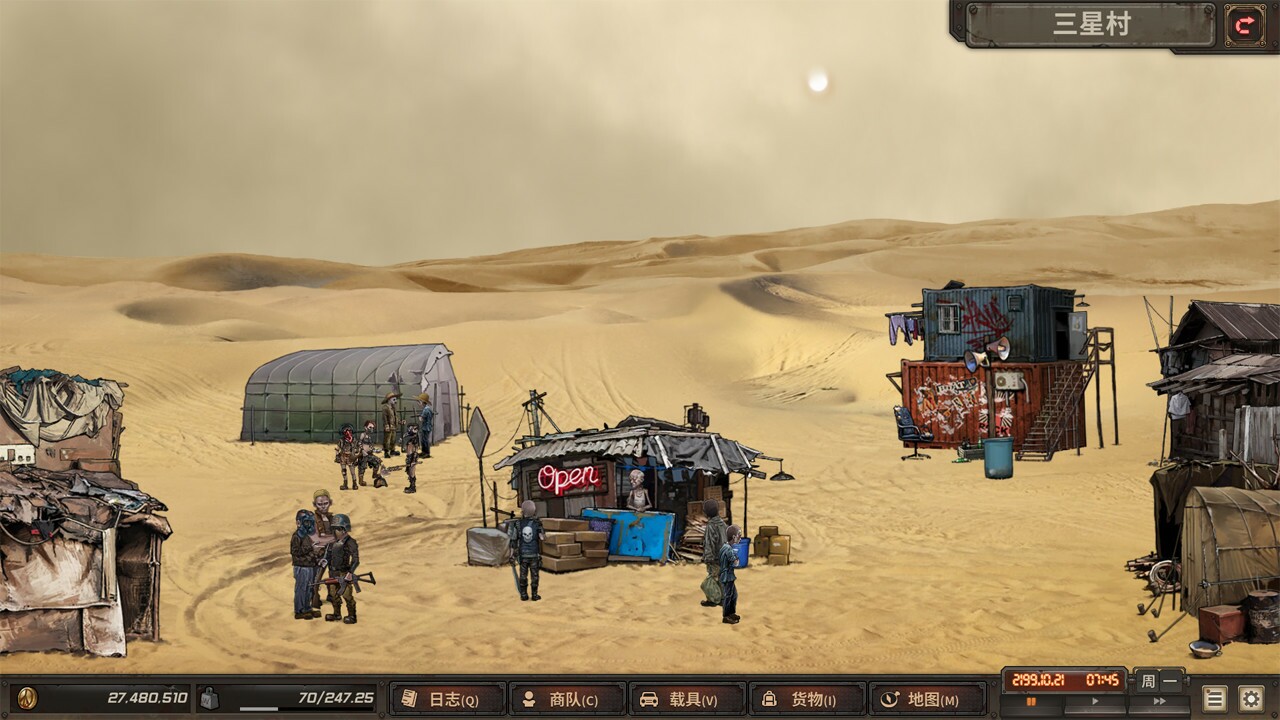Enable normal game speed

point(1094,699)
